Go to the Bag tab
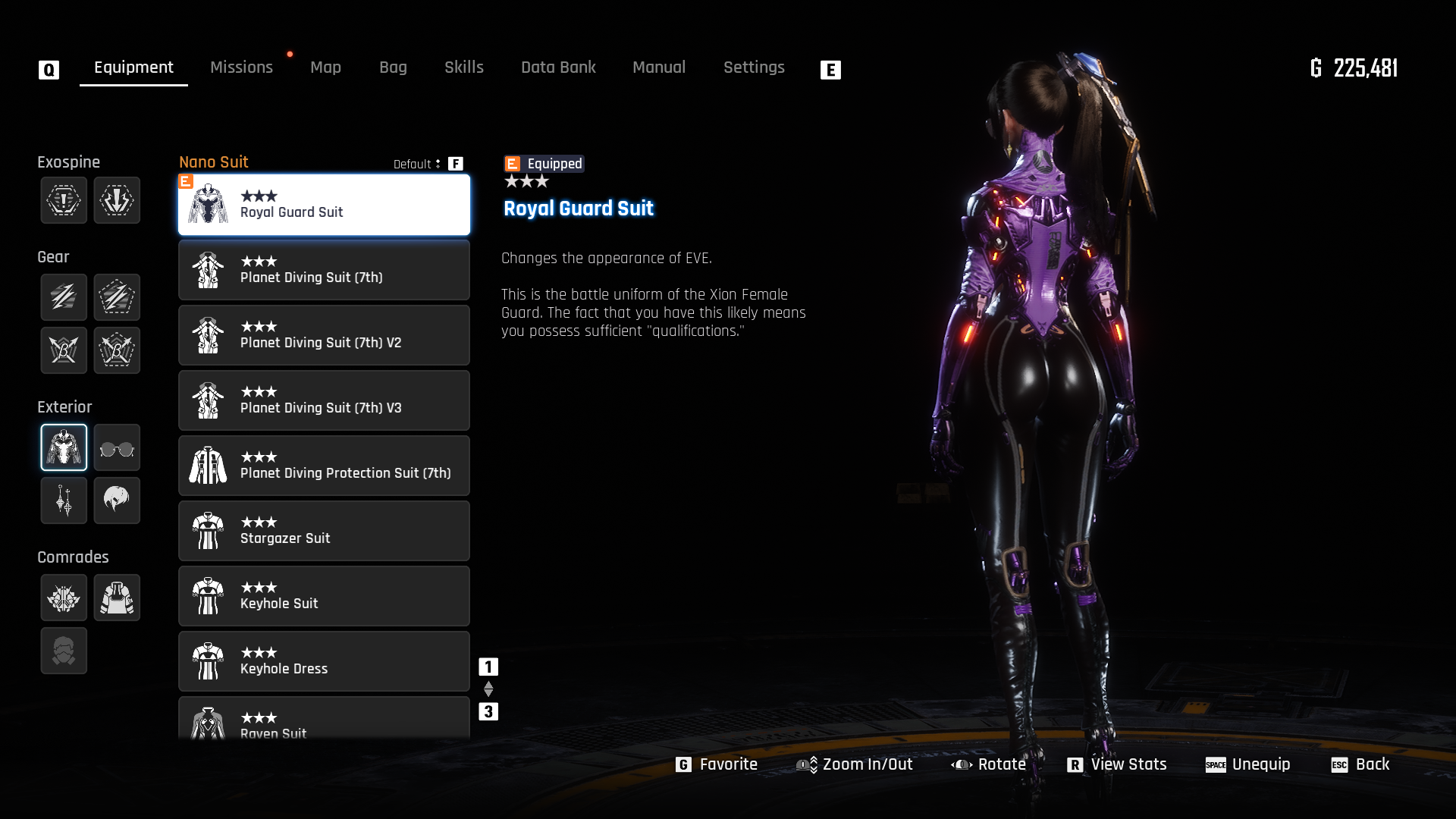The height and width of the screenshot is (819, 1456). click(x=393, y=67)
